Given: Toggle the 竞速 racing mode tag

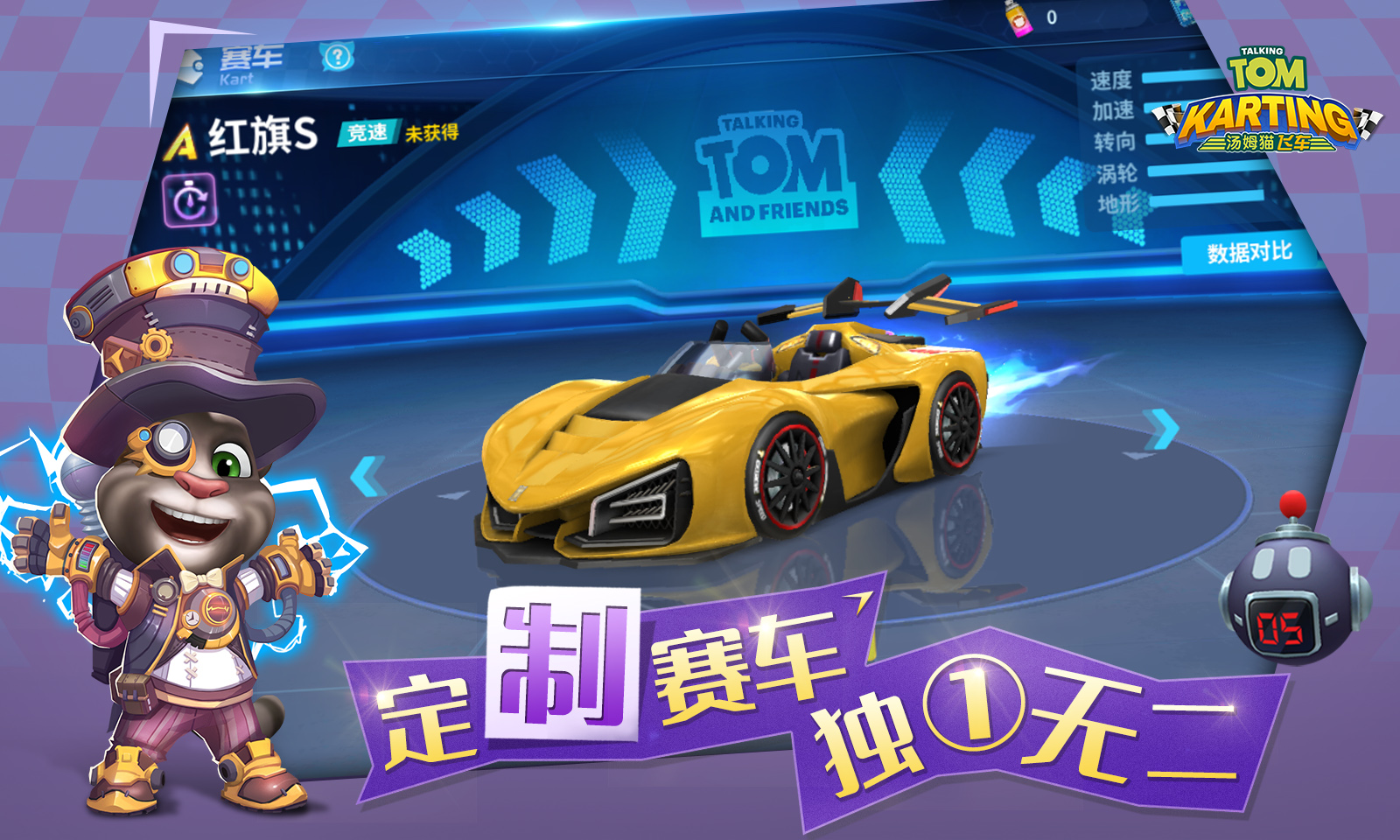Looking at the screenshot, I should point(367,132).
